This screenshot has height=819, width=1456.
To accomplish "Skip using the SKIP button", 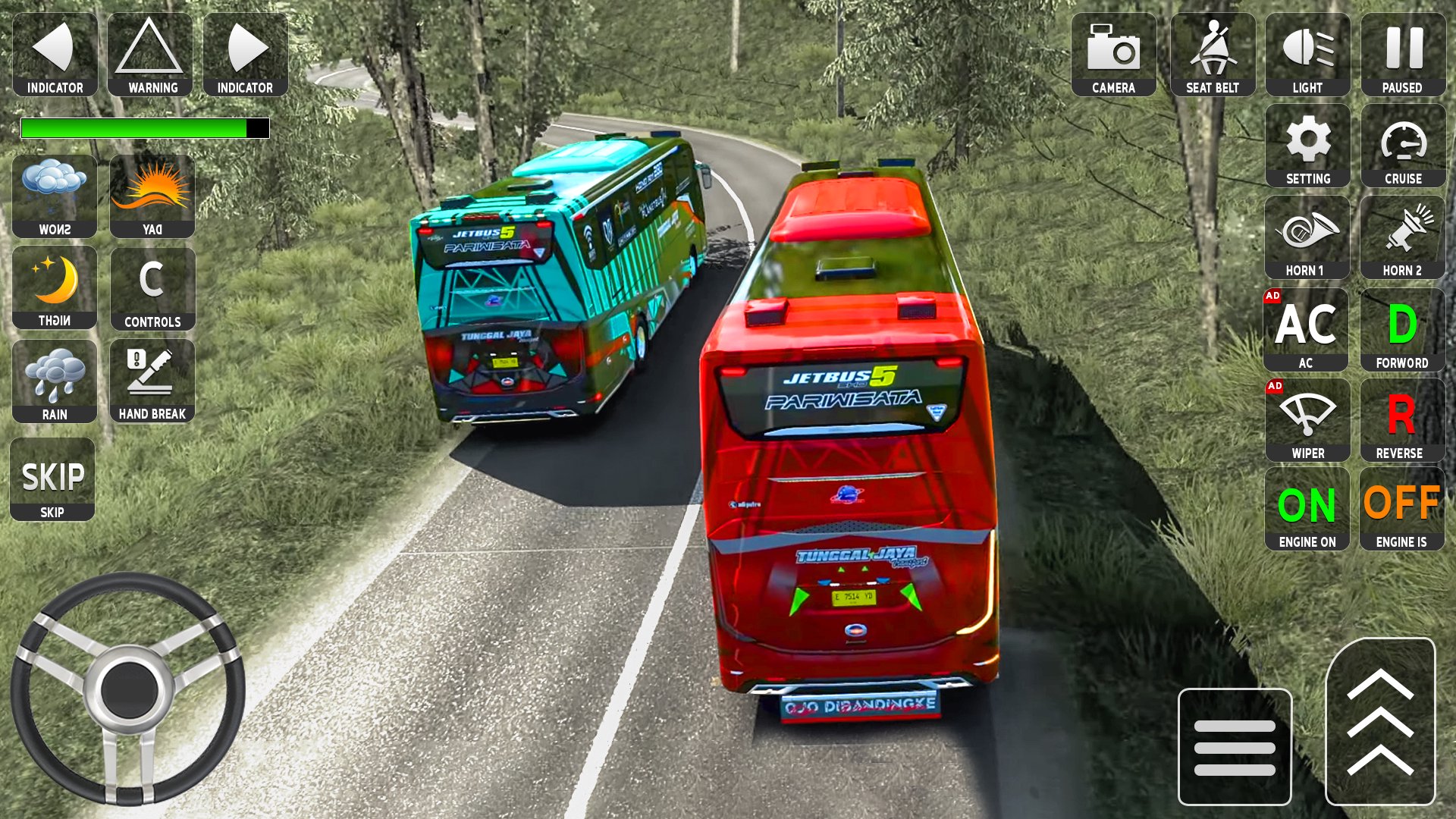I will pyautogui.click(x=52, y=480).
